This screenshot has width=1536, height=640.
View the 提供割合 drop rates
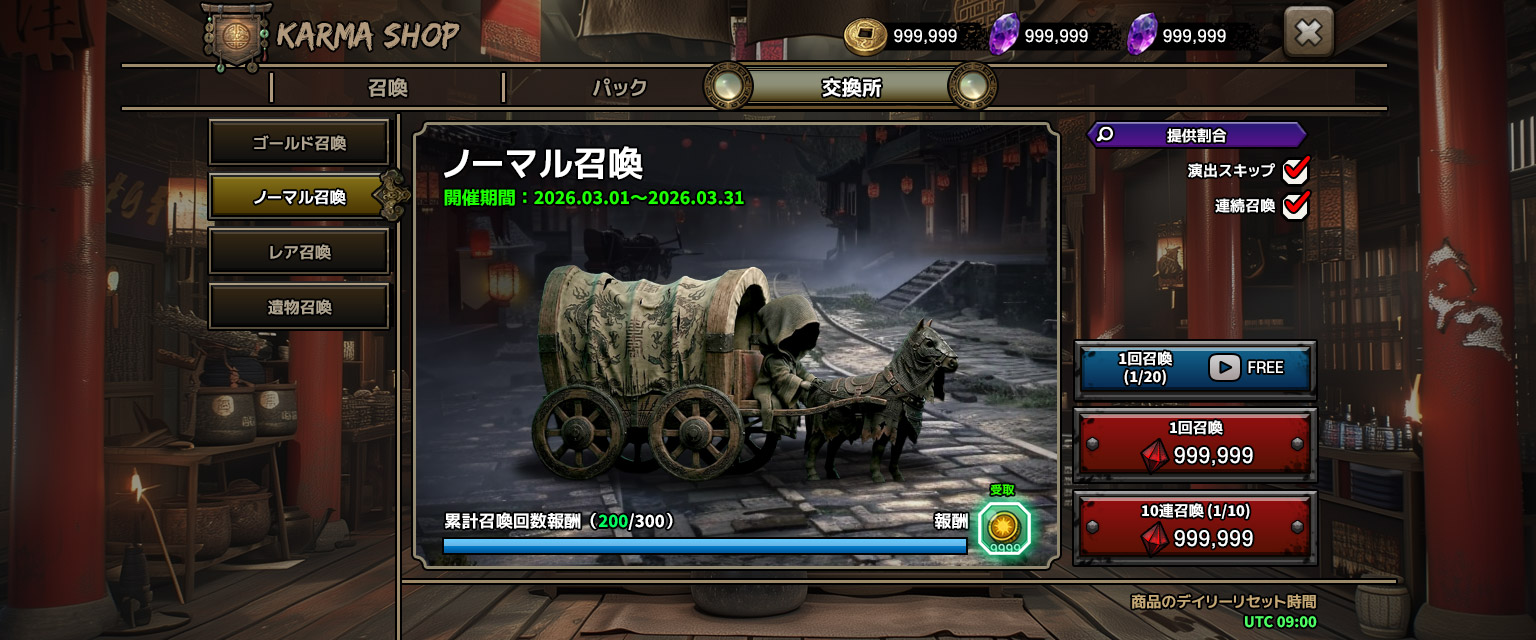(x=1196, y=135)
